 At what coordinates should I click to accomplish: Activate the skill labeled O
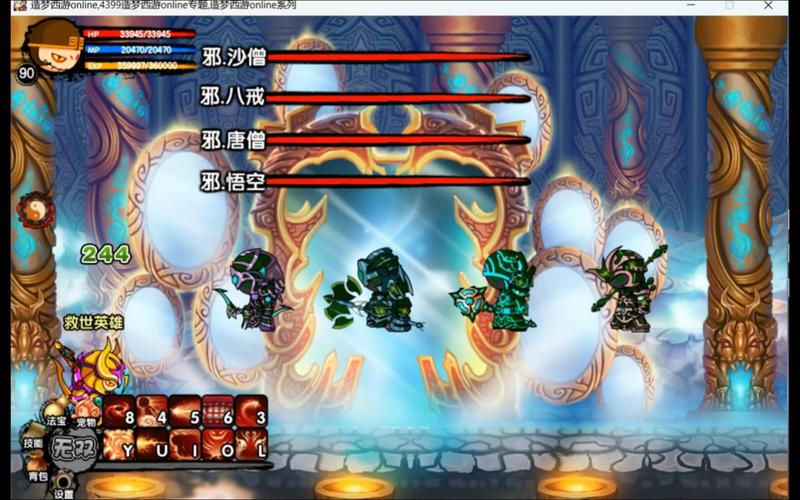(x=219, y=444)
